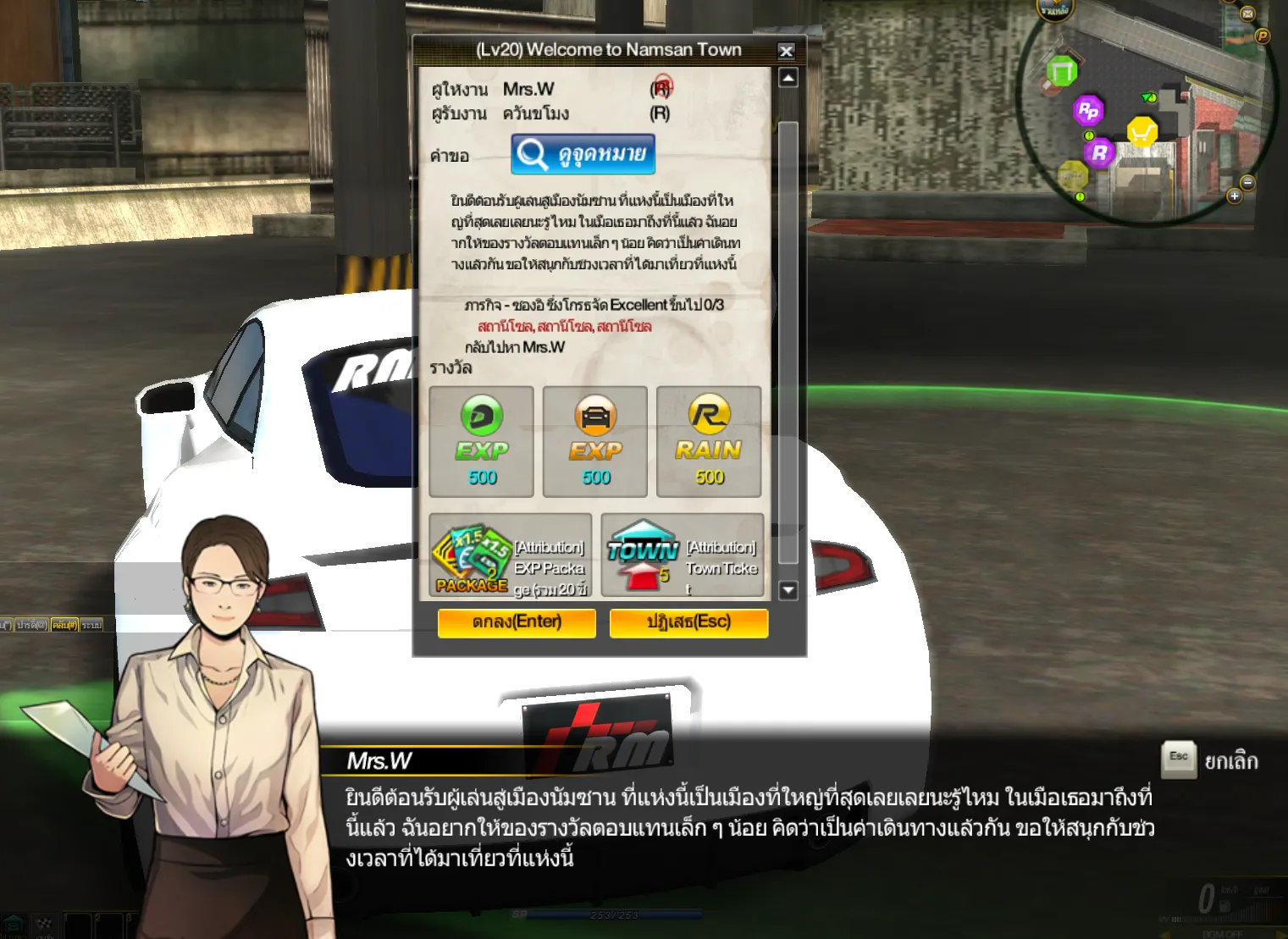Select the green EXP 500 reward

[x=481, y=441]
